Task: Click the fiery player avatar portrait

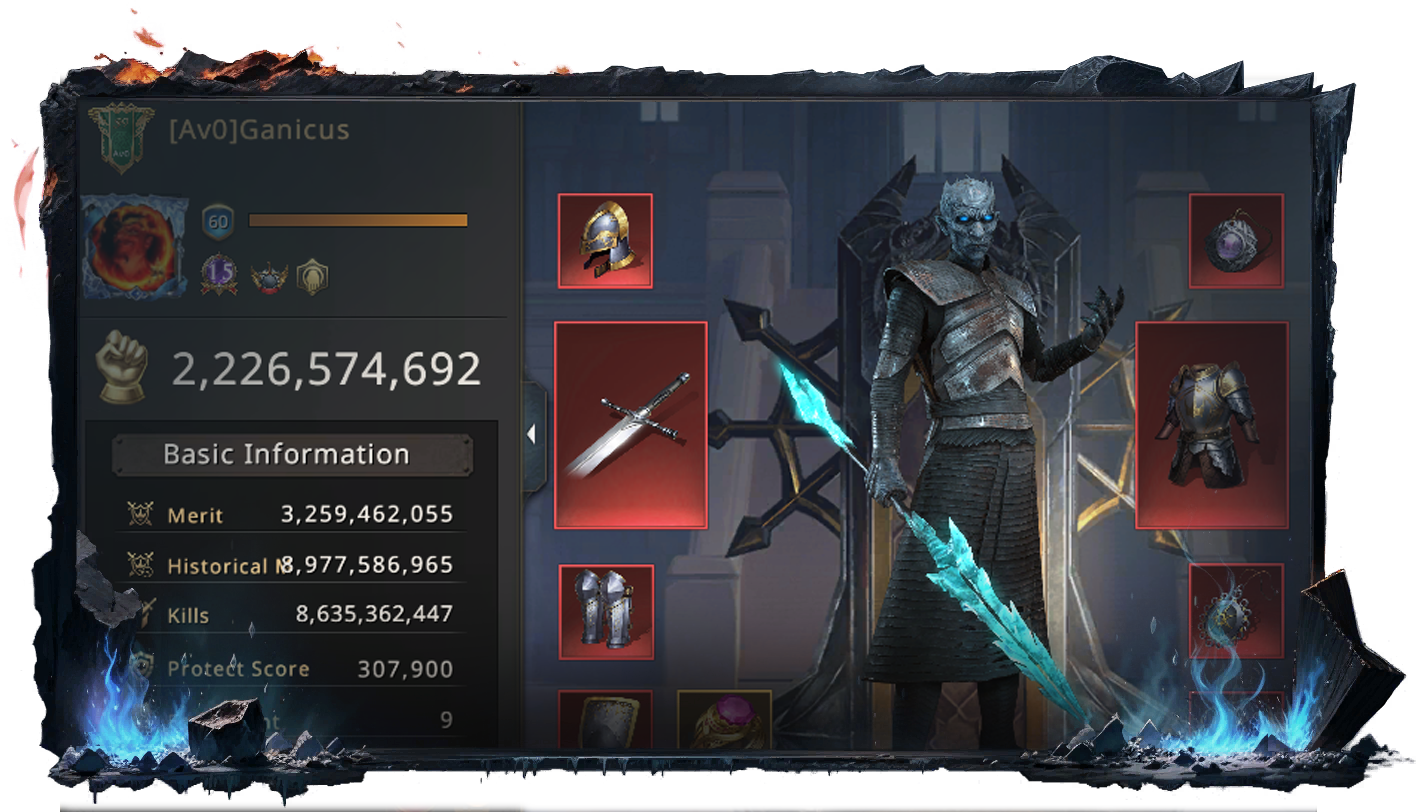Action: click(x=134, y=246)
